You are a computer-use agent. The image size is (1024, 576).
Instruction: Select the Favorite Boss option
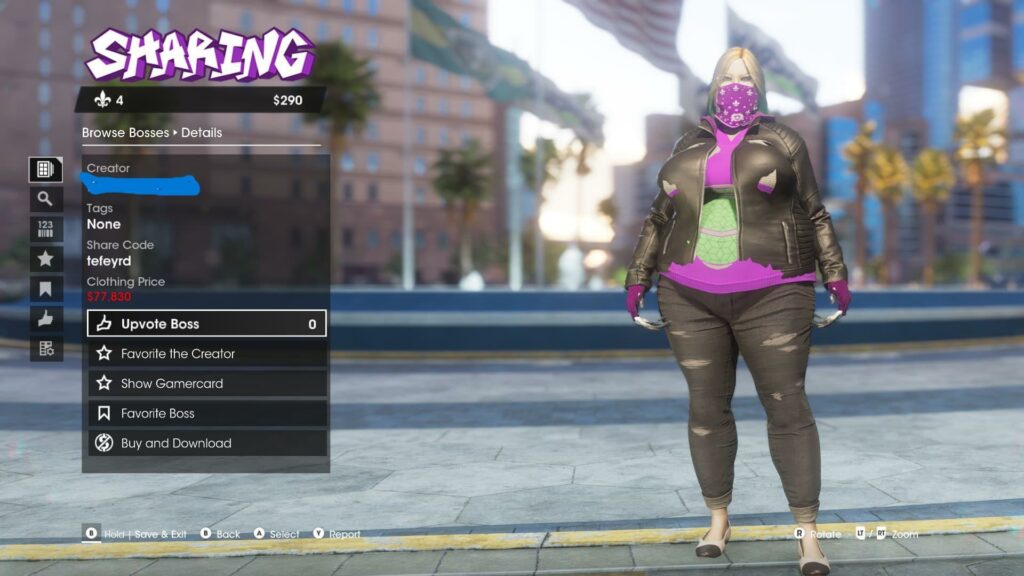point(207,414)
